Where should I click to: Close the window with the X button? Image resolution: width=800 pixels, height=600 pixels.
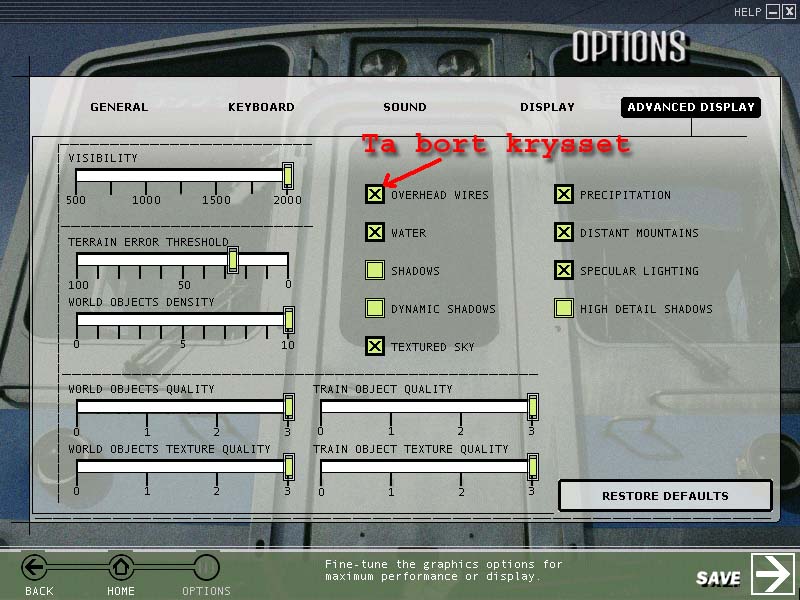[788, 12]
